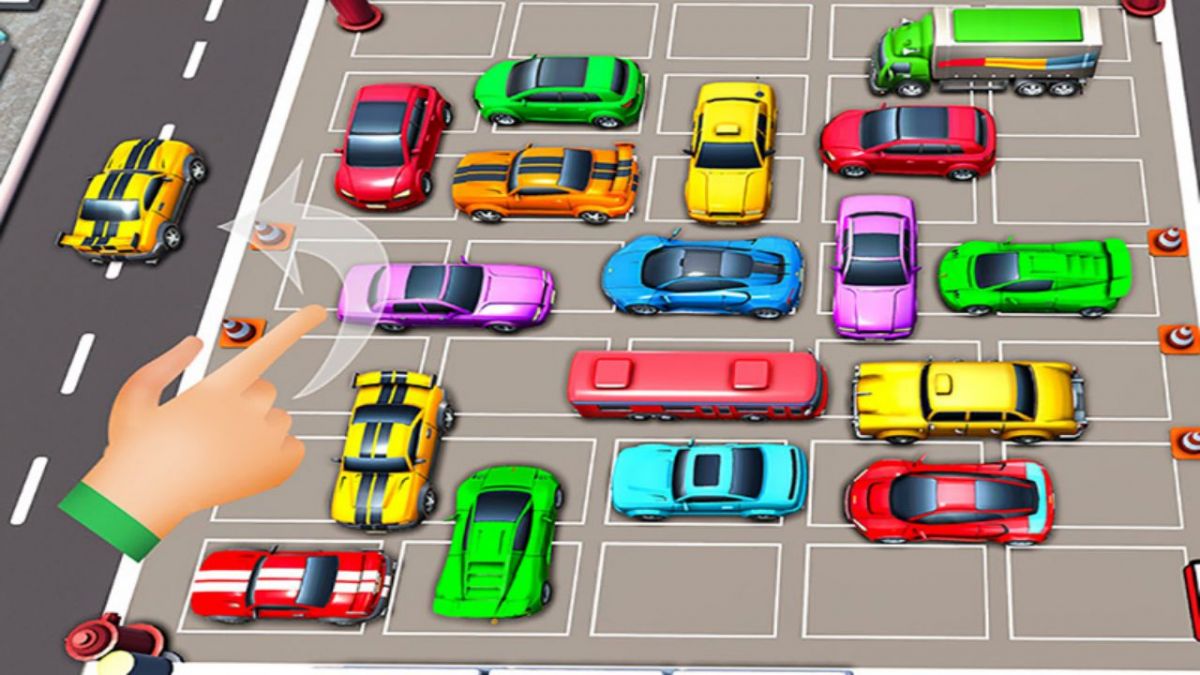
Task: Select the long red bus
Action: pos(697,385)
